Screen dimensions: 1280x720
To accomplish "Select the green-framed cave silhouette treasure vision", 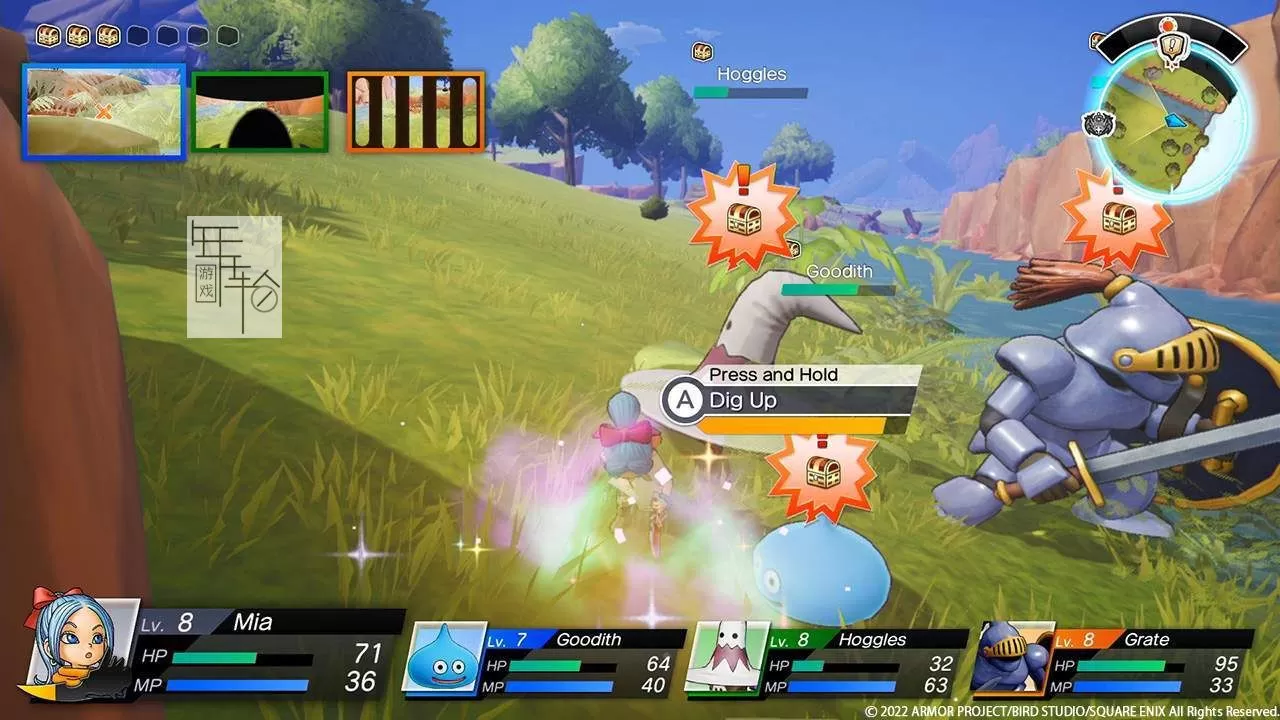I will tap(260, 111).
